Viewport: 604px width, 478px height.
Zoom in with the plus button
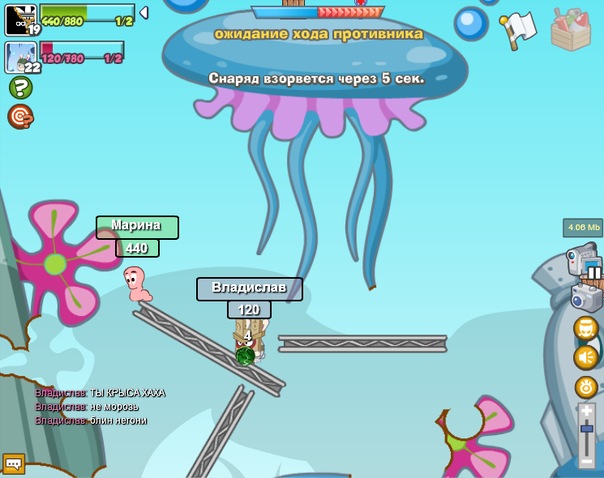tap(587, 411)
